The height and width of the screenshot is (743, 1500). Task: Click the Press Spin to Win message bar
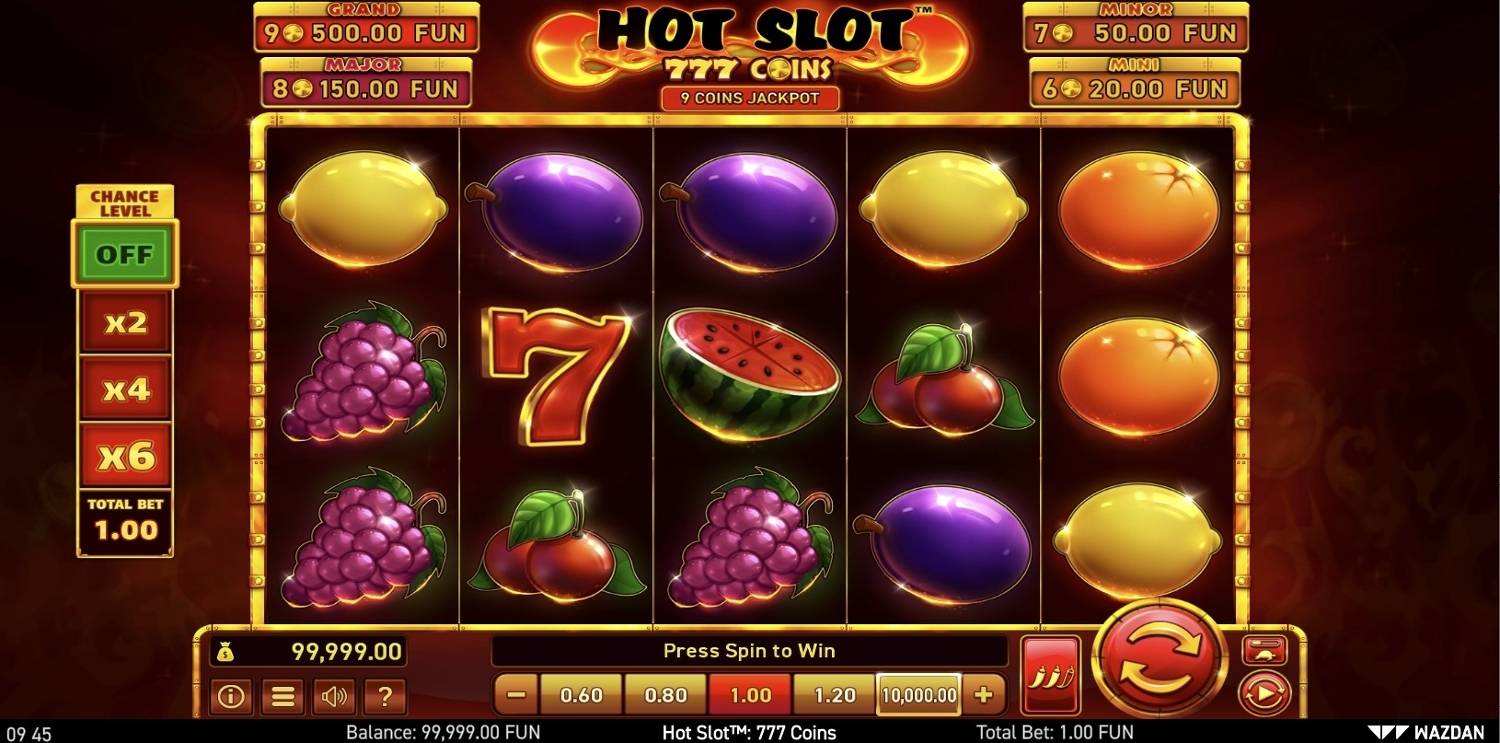click(x=748, y=650)
